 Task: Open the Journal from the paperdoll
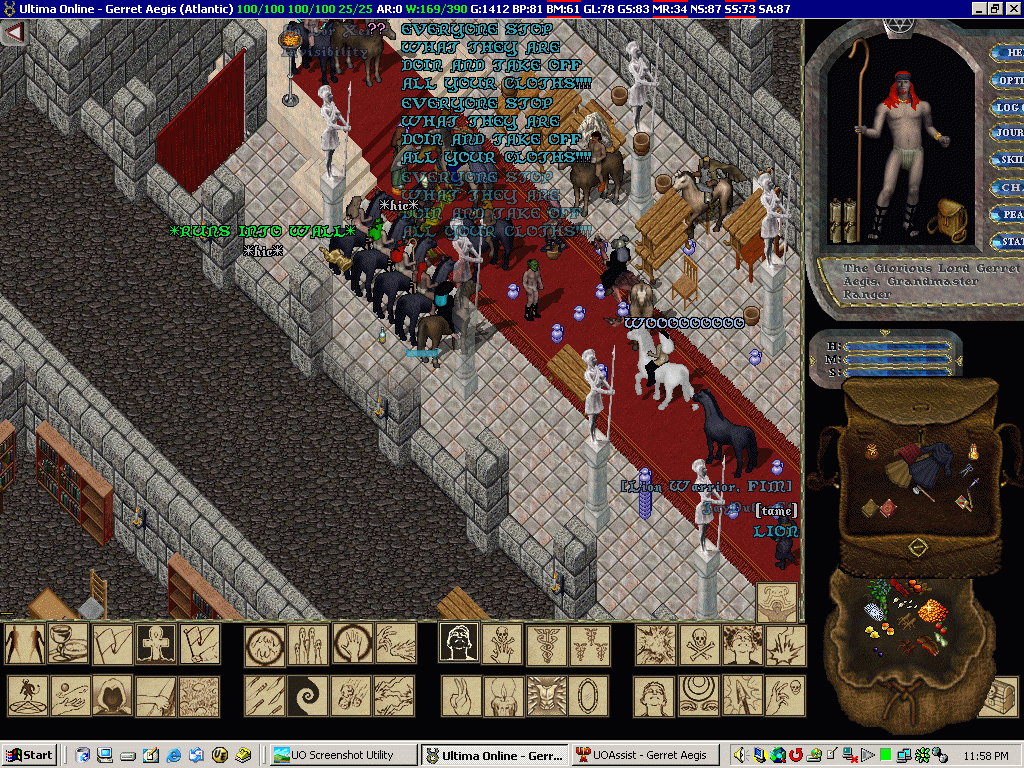point(1008,133)
